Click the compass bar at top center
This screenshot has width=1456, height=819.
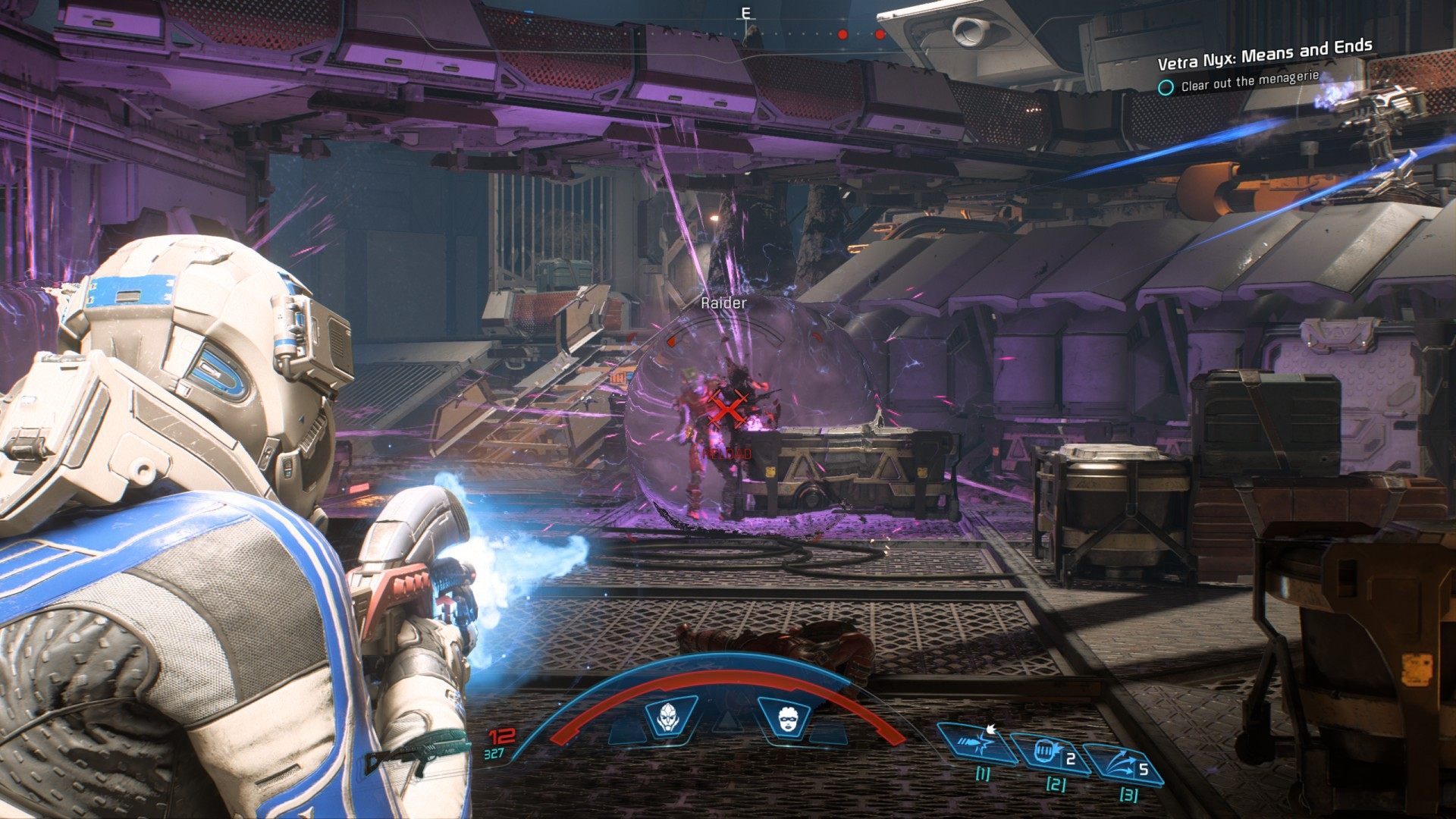tap(747, 32)
